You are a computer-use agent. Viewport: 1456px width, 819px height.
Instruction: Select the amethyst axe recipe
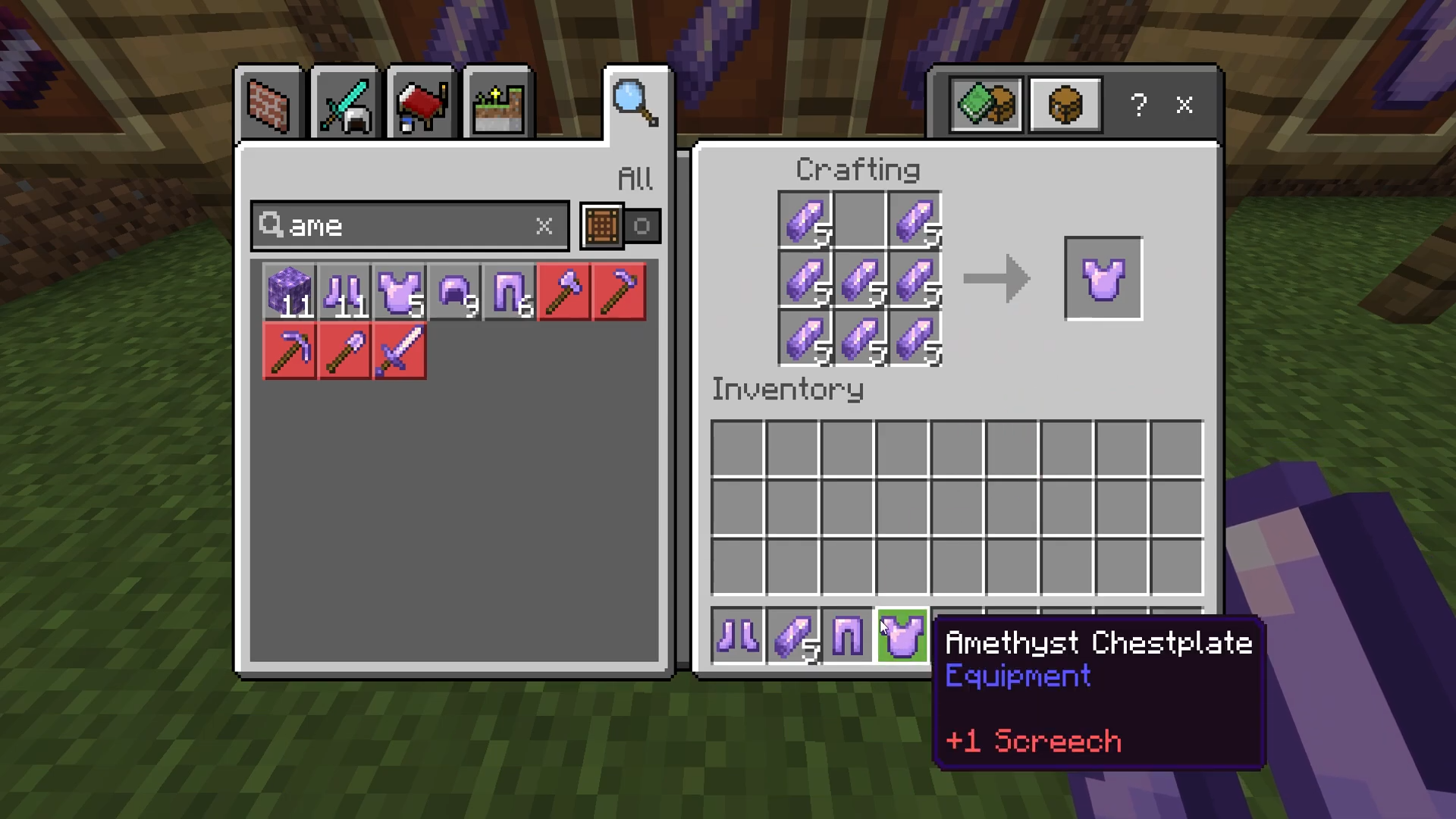coord(564,292)
